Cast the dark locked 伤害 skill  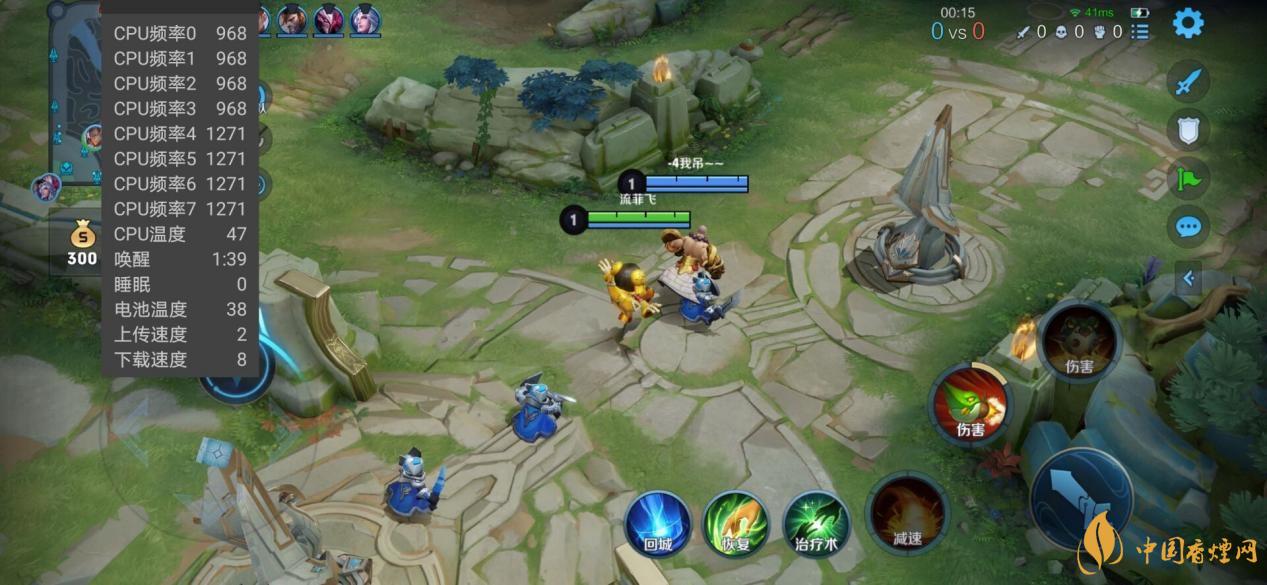(x=1079, y=342)
